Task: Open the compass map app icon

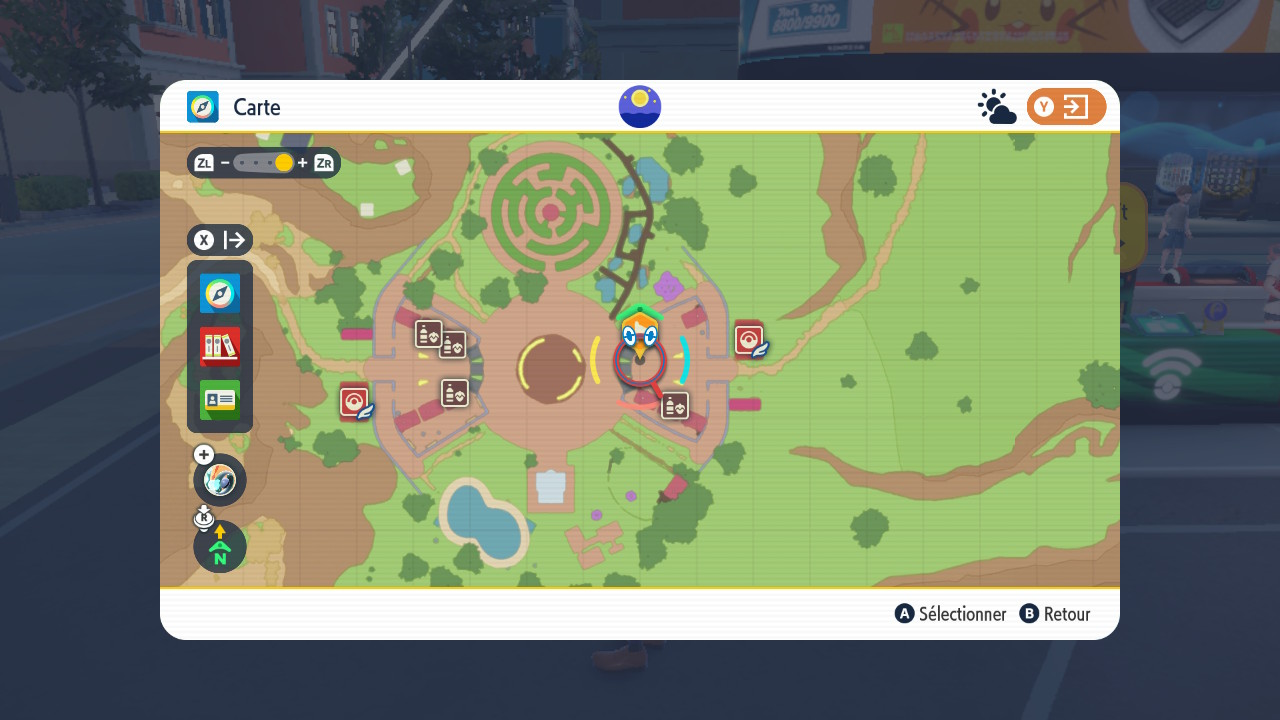Action: pyautogui.click(x=220, y=294)
